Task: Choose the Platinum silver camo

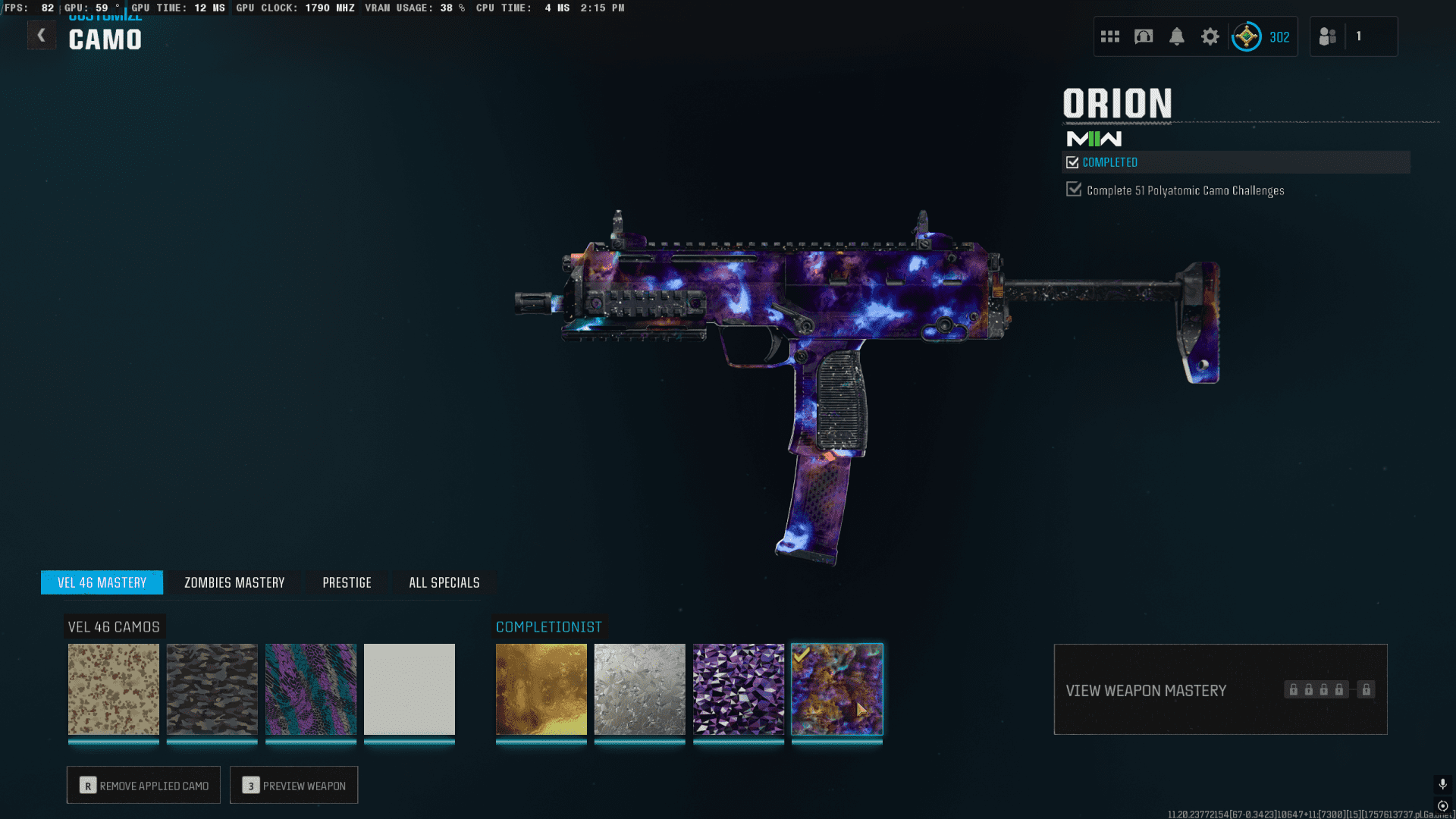Action: (x=640, y=689)
